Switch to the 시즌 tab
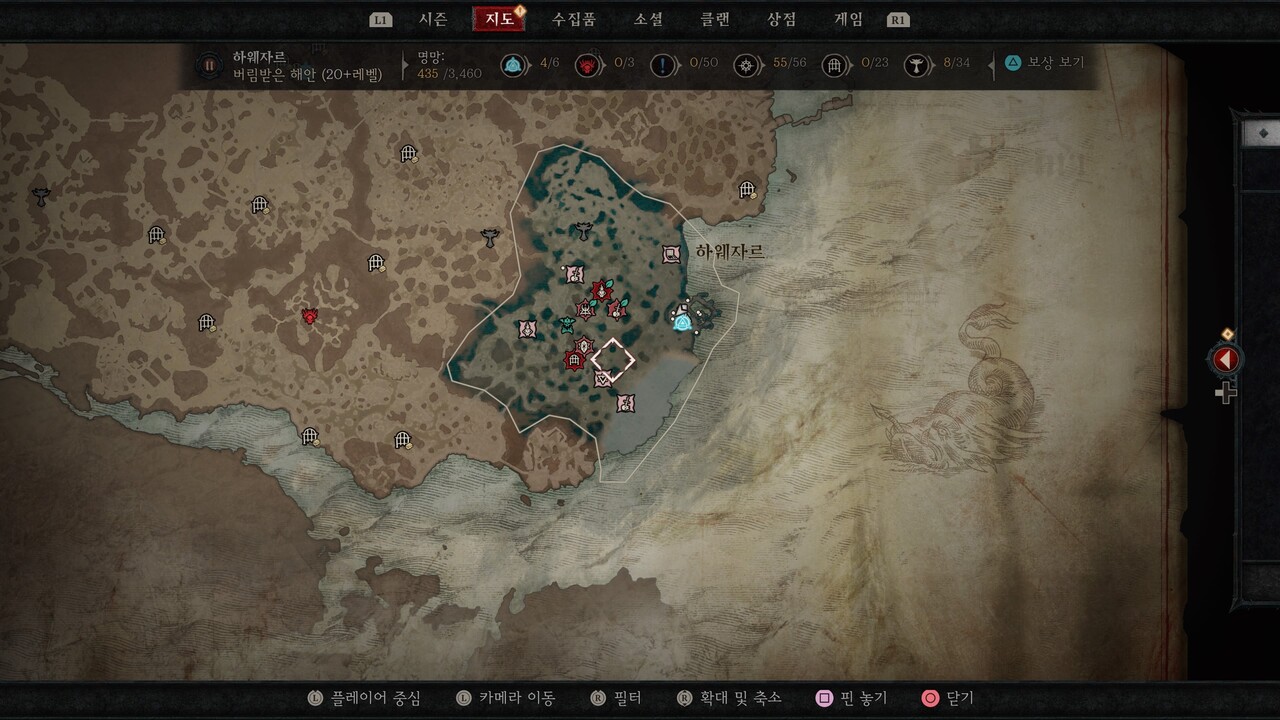The width and height of the screenshot is (1280, 720). (433, 19)
